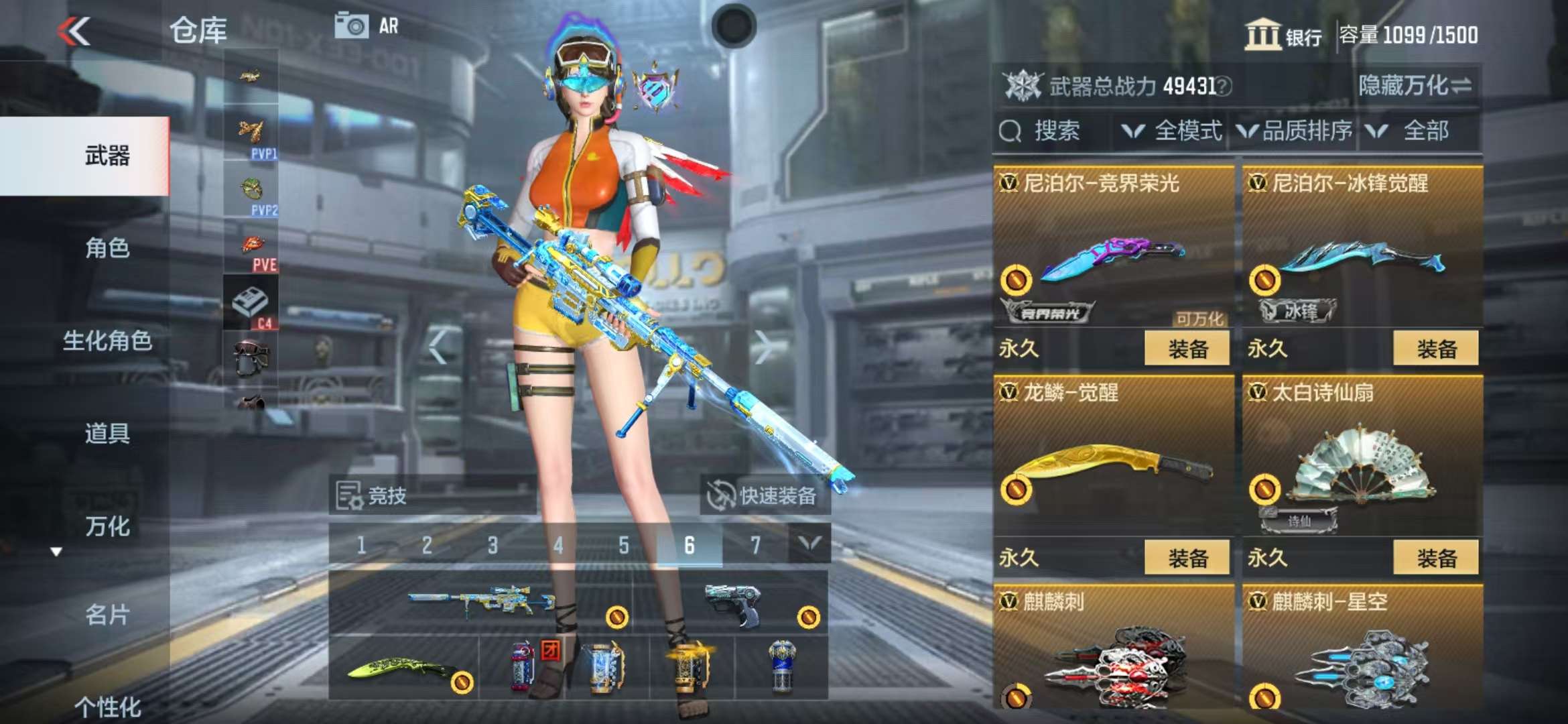The image size is (1568, 724).
Task: Select the 道具 items tab
Action: point(107,433)
